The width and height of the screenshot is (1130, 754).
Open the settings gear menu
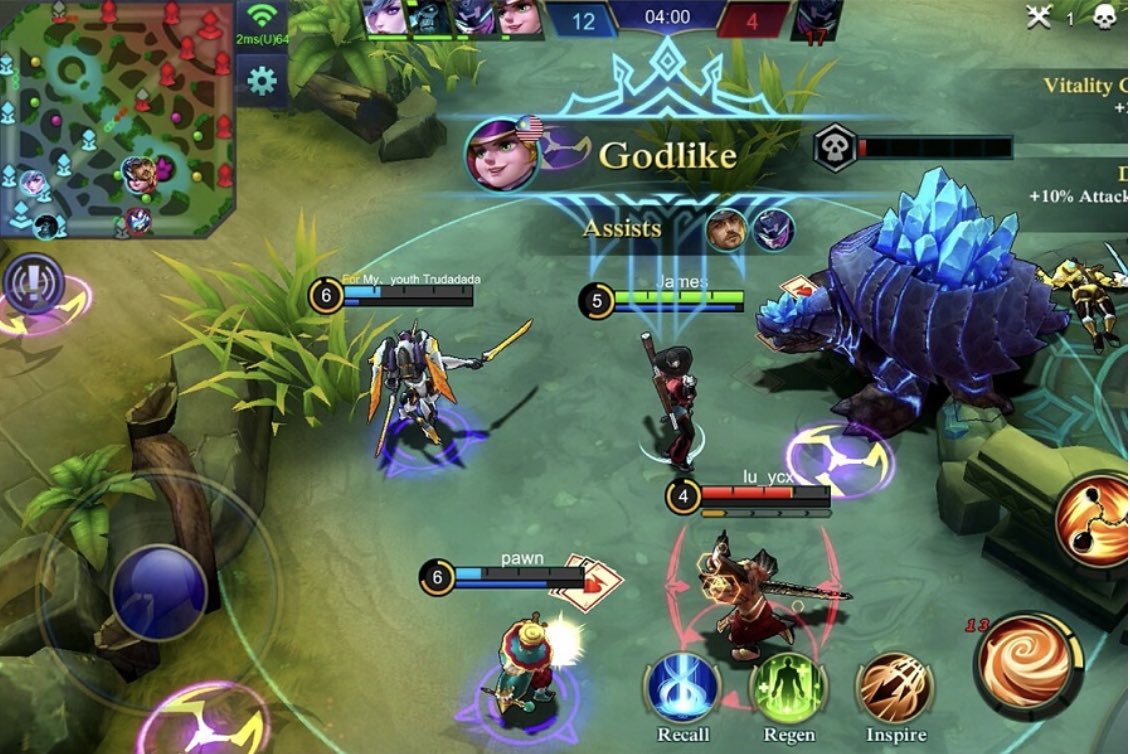pyautogui.click(x=262, y=79)
